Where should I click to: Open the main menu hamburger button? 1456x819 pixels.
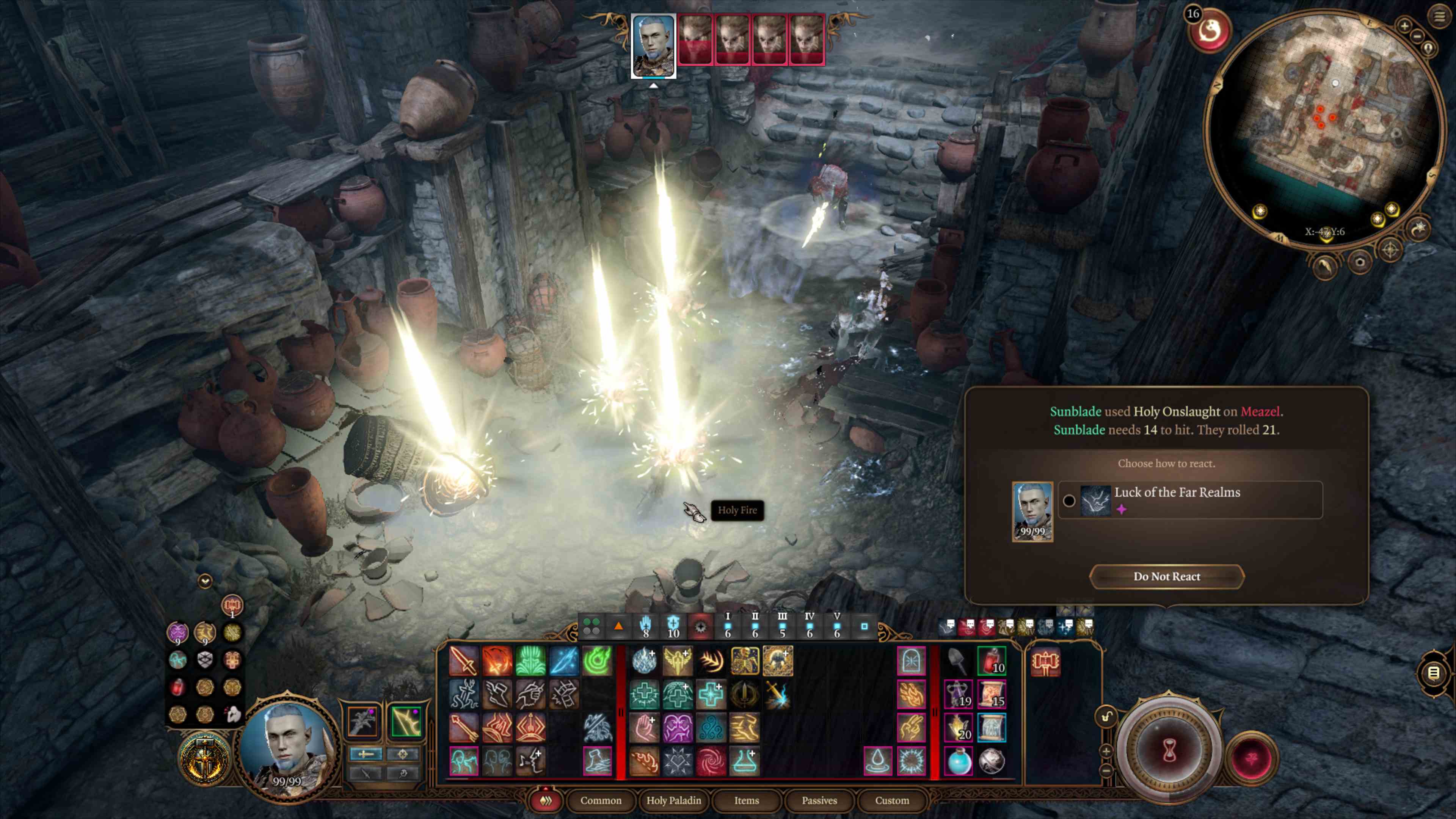click(x=1439, y=16)
